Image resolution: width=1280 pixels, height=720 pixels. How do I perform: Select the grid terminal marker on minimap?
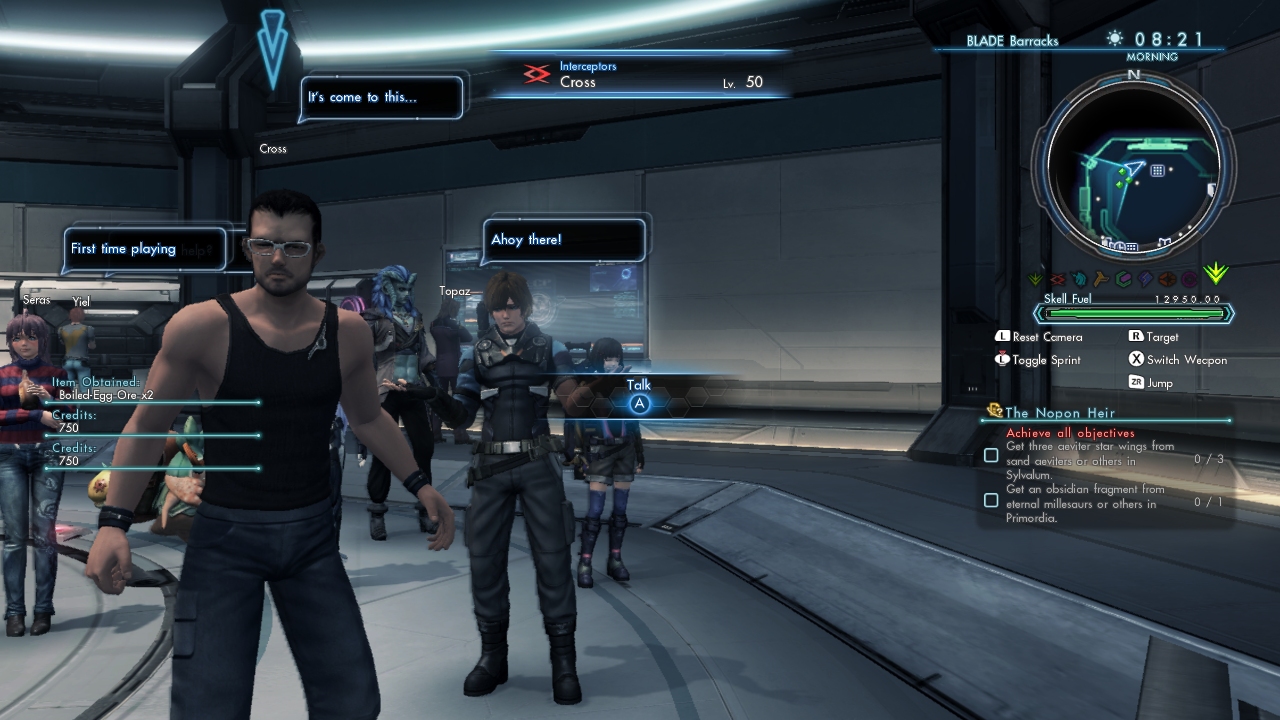(1157, 171)
